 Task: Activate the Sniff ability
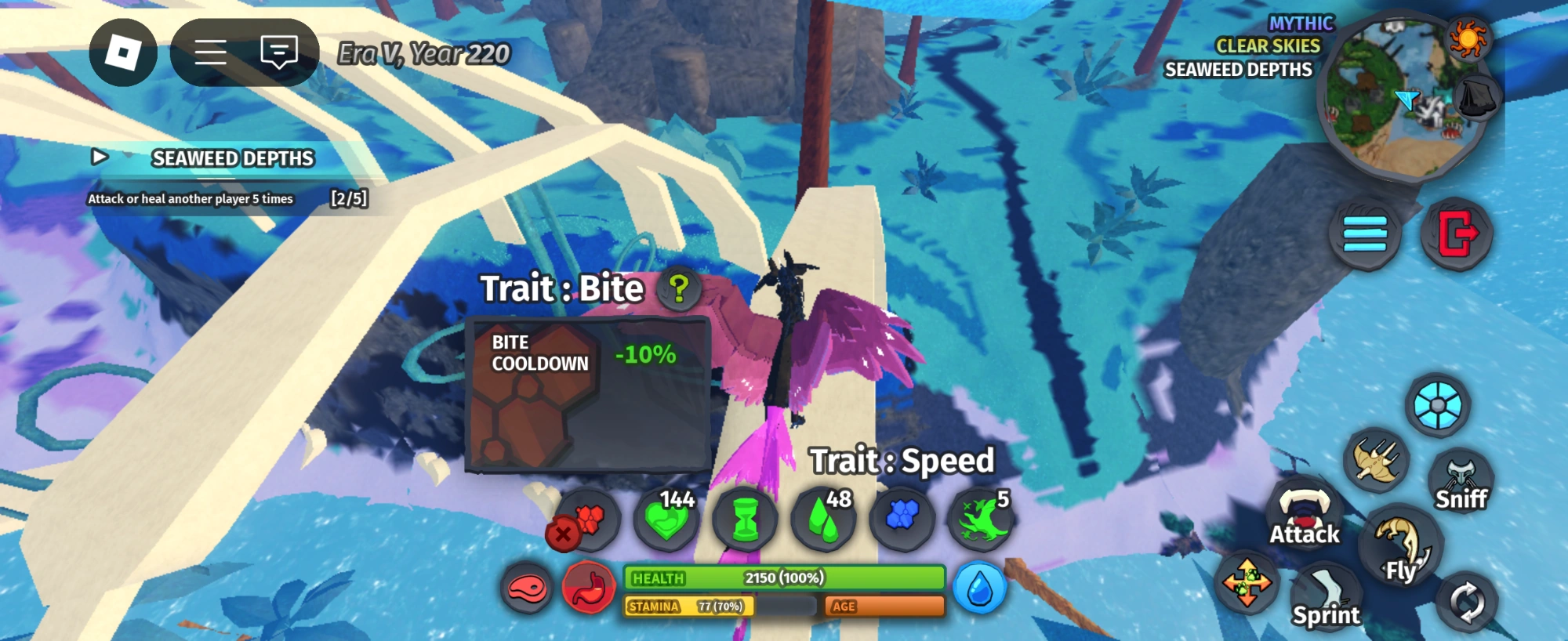[x=1463, y=478]
